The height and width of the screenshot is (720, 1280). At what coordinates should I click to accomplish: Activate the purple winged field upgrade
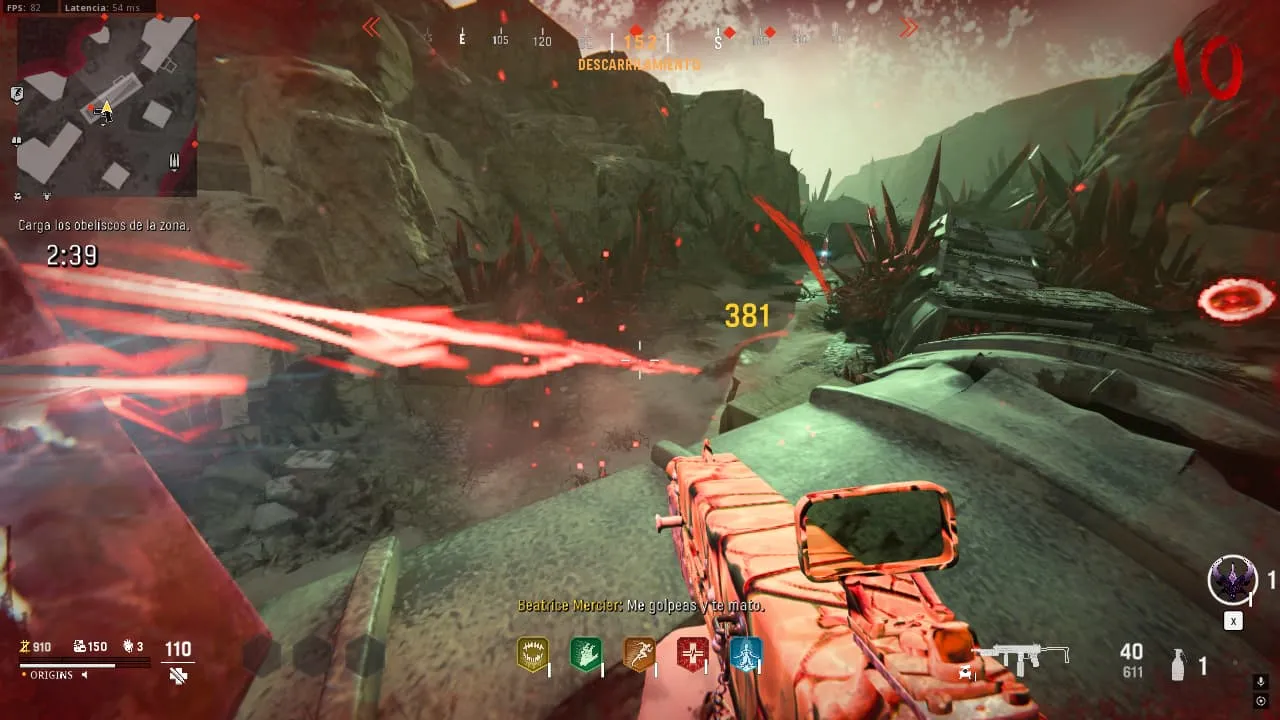click(x=1232, y=580)
